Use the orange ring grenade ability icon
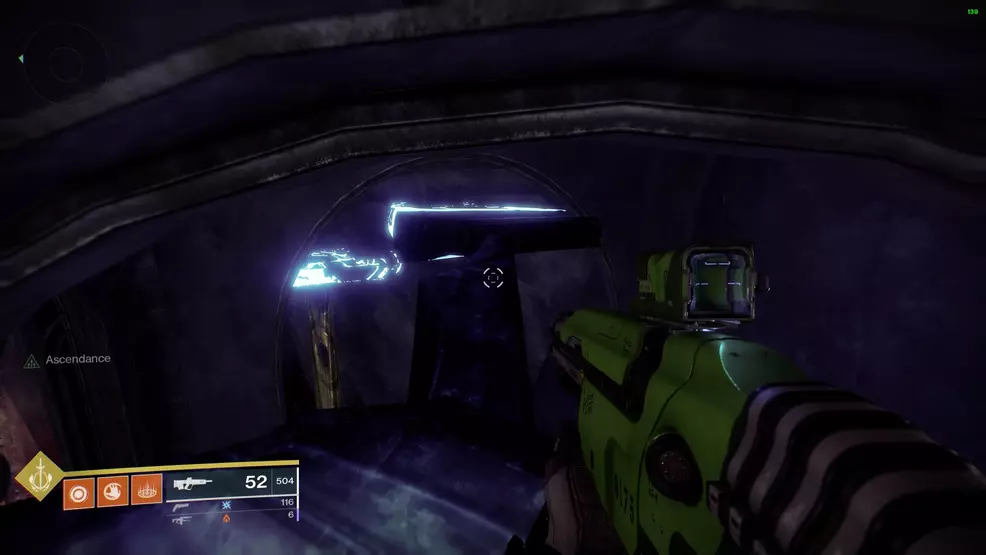Screen dimensions: 986x555 tap(78, 491)
